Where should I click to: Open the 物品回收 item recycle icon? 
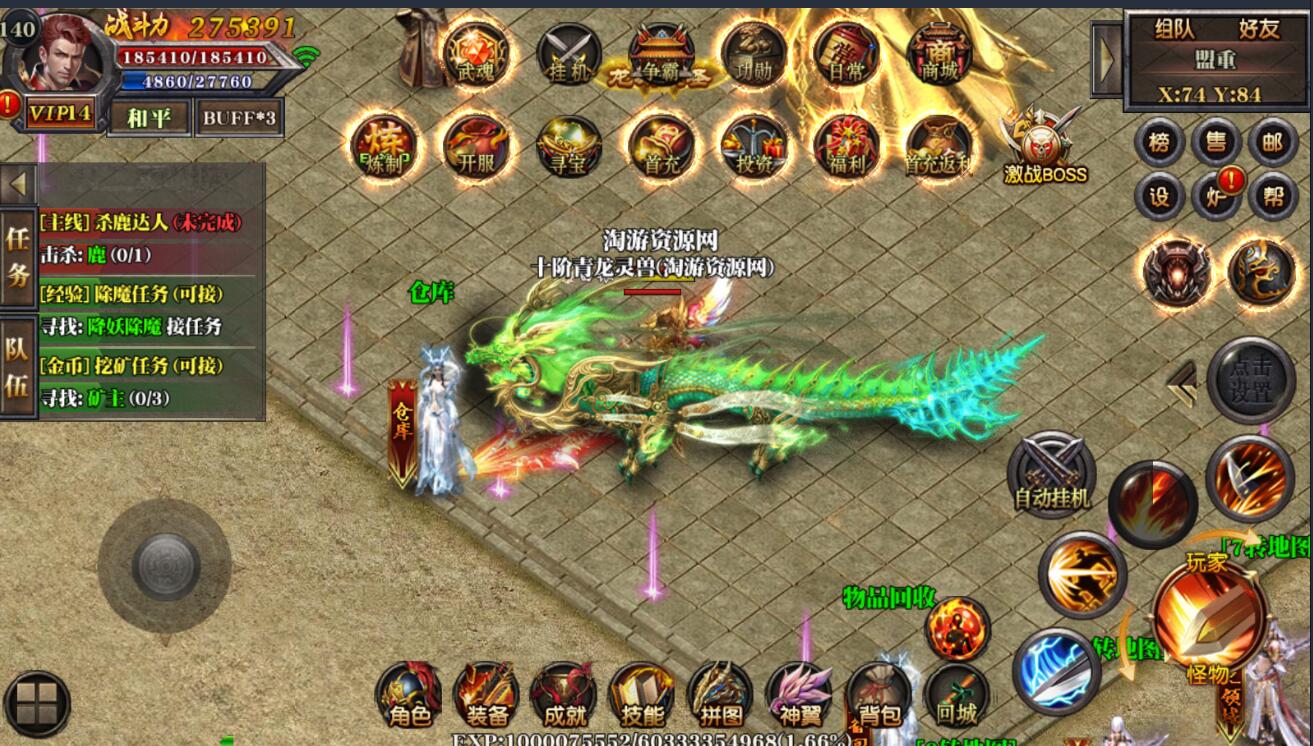coord(957,628)
